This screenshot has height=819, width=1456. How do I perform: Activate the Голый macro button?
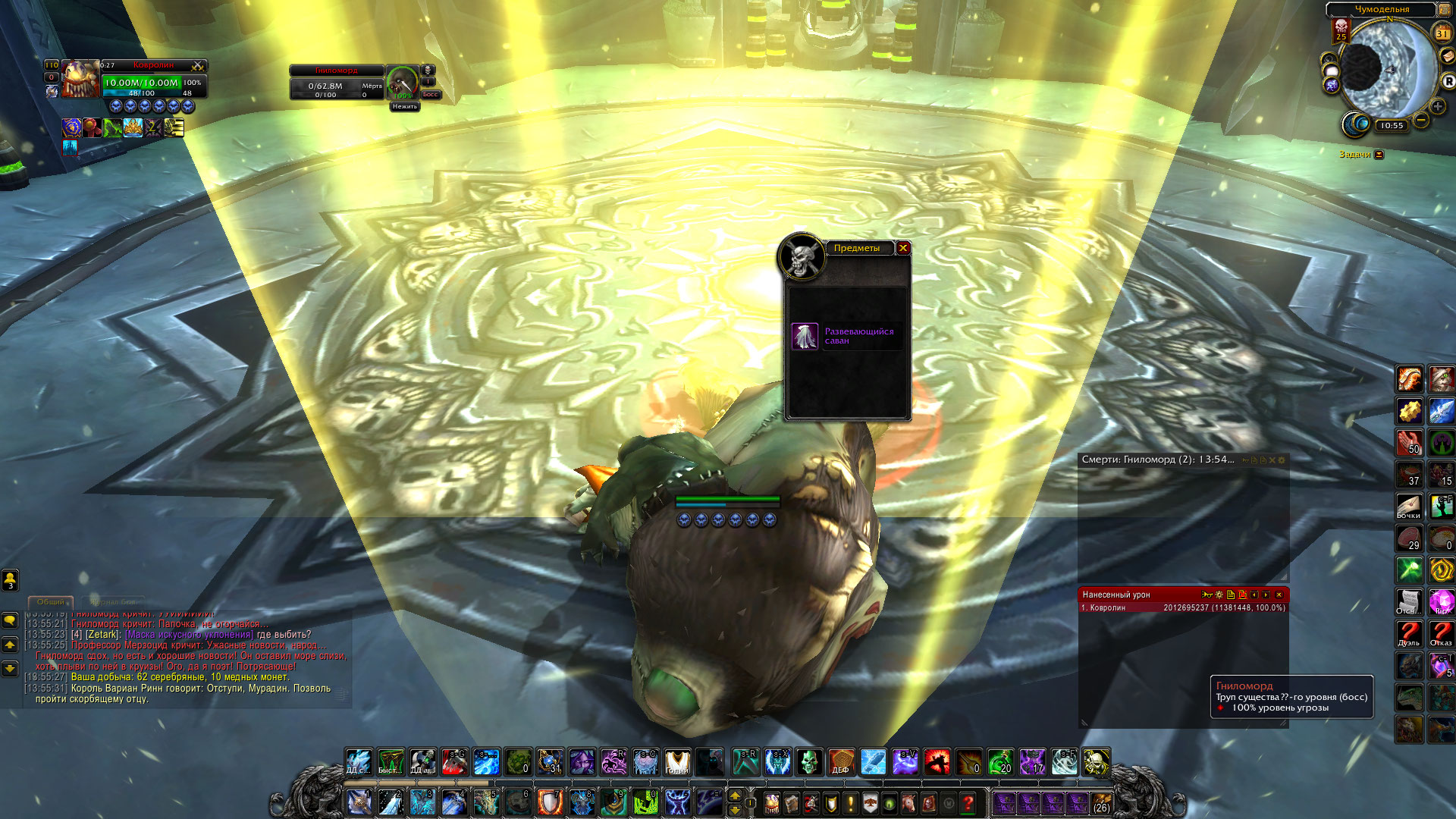[x=677, y=761]
